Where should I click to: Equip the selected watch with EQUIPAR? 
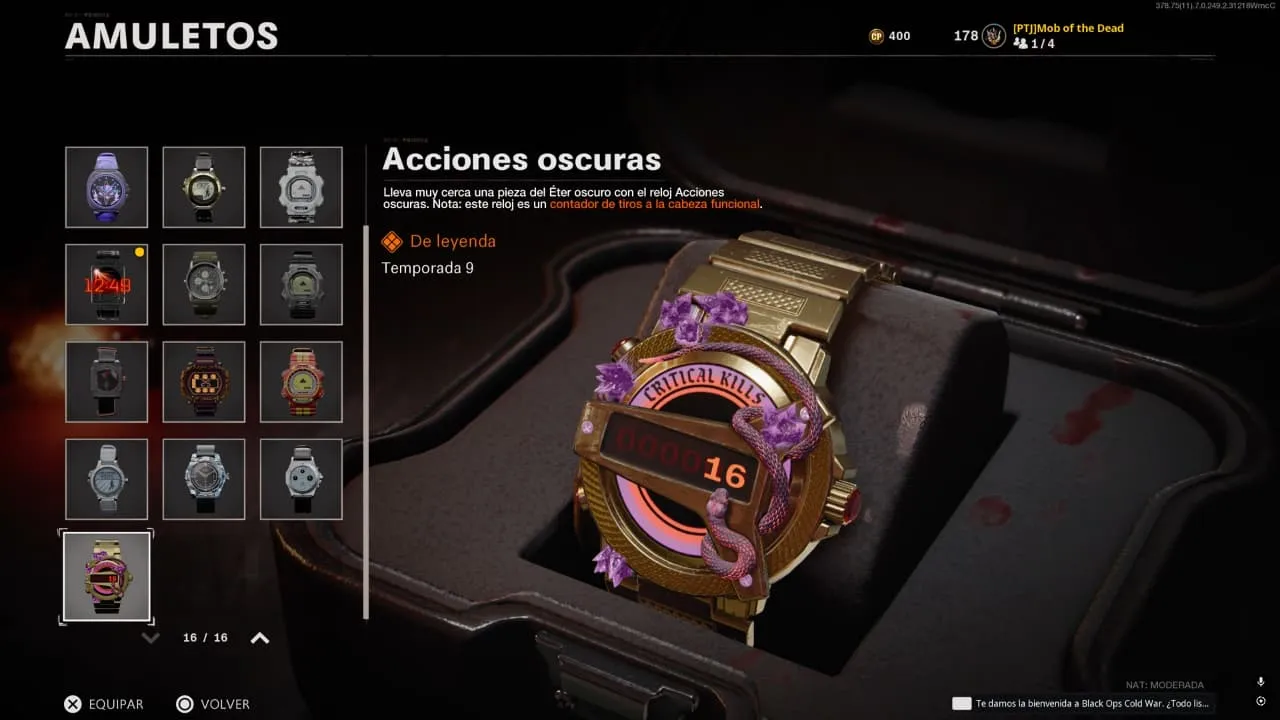pyautogui.click(x=104, y=704)
